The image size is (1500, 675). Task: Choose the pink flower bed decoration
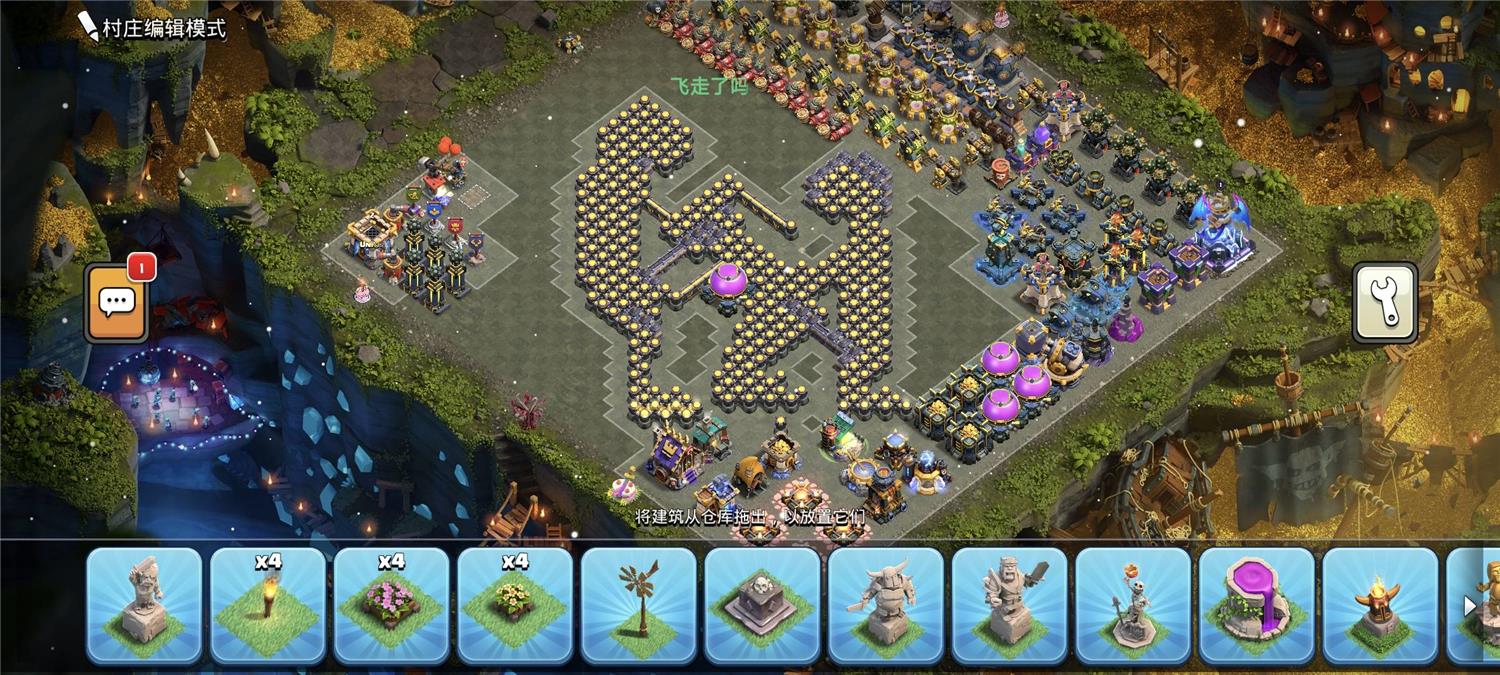[x=391, y=605]
